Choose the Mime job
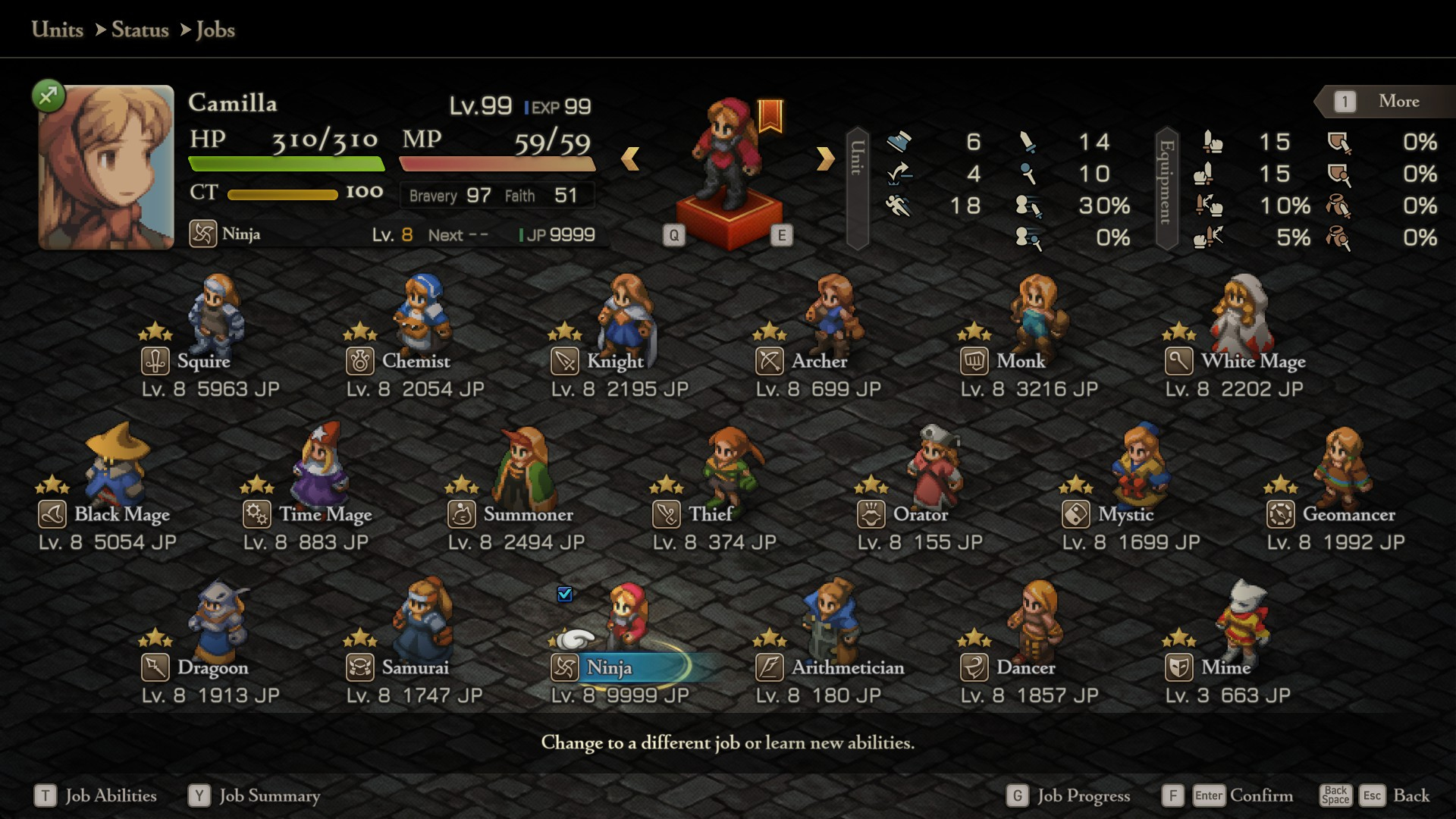 (x=1225, y=668)
